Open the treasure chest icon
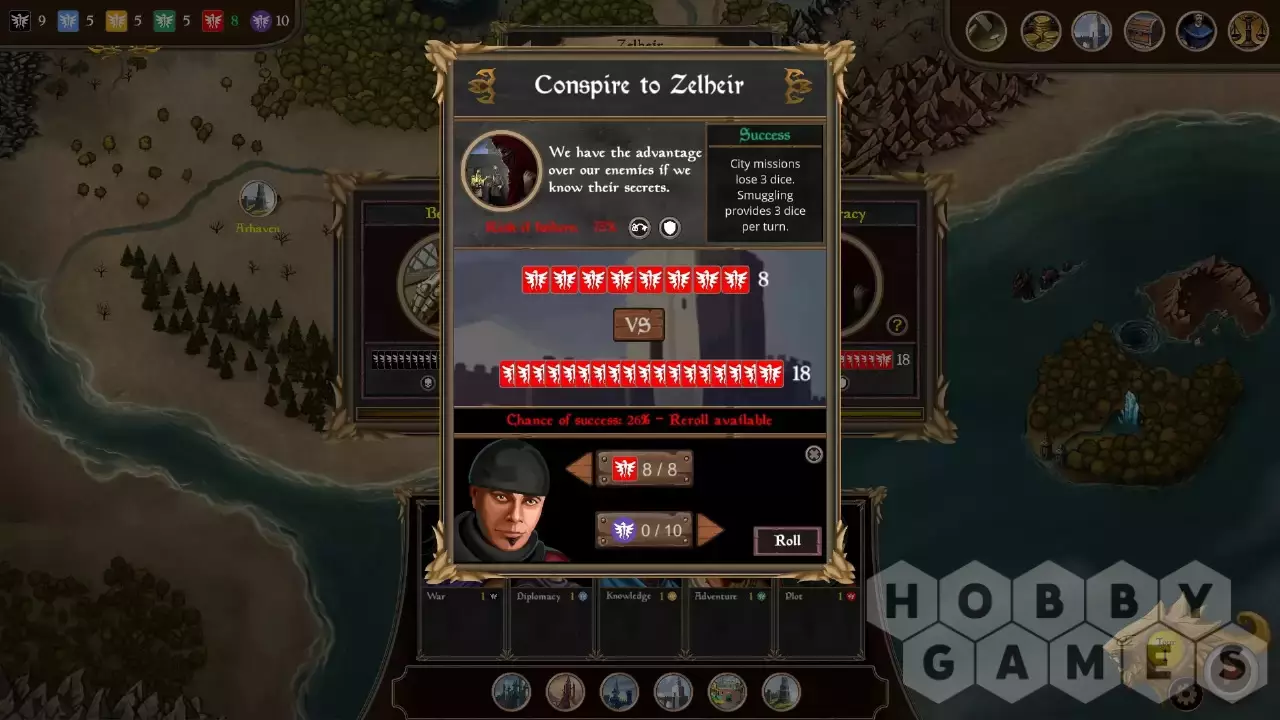This screenshot has width=1280, height=720. point(1144,31)
